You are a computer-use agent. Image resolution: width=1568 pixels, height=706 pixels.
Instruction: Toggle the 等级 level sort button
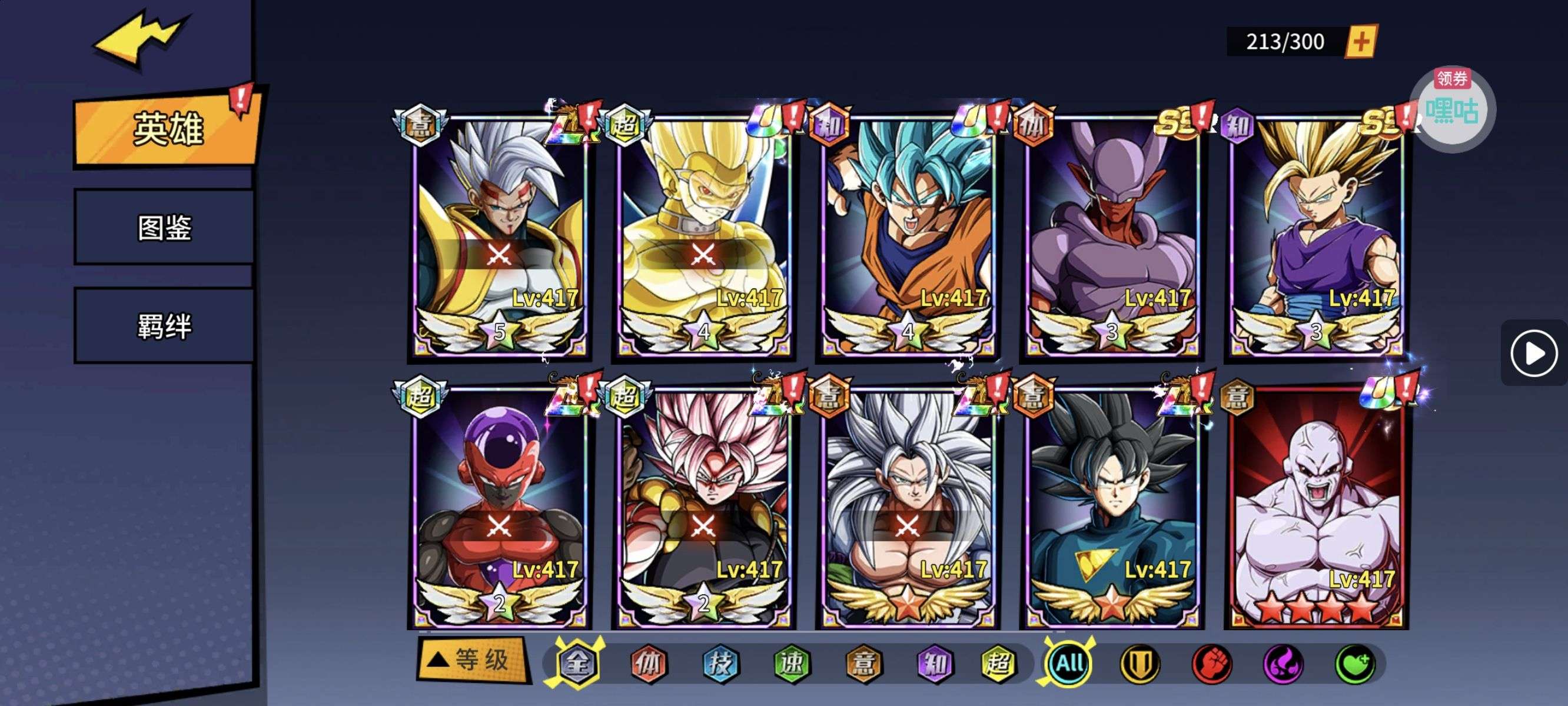point(471,660)
